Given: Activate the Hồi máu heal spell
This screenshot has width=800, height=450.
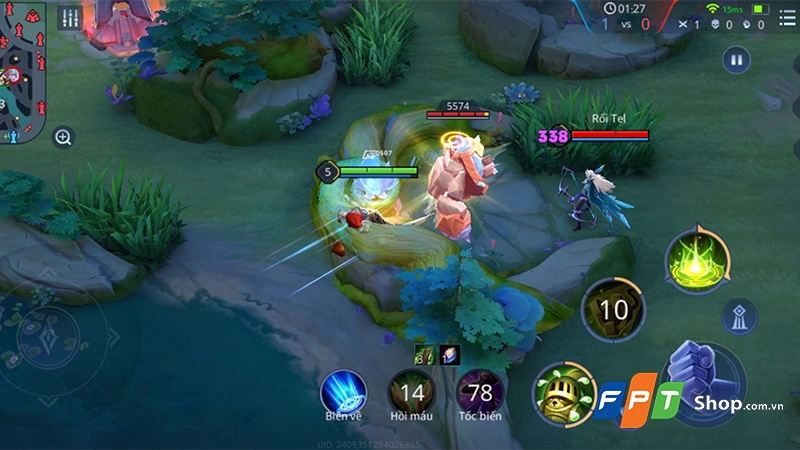Looking at the screenshot, I should tap(411, 392).
